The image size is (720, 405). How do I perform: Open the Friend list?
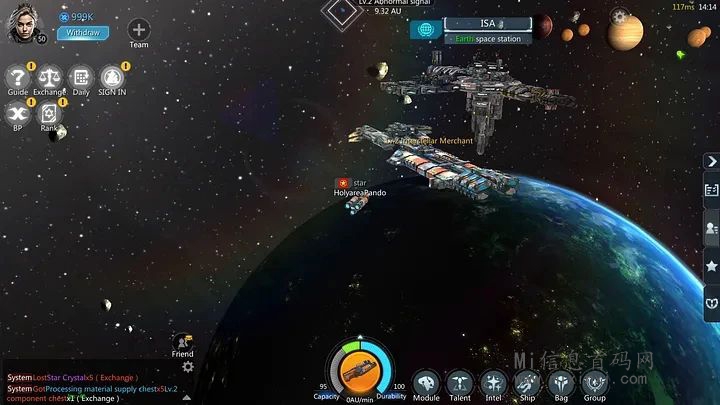click(182, 342)
